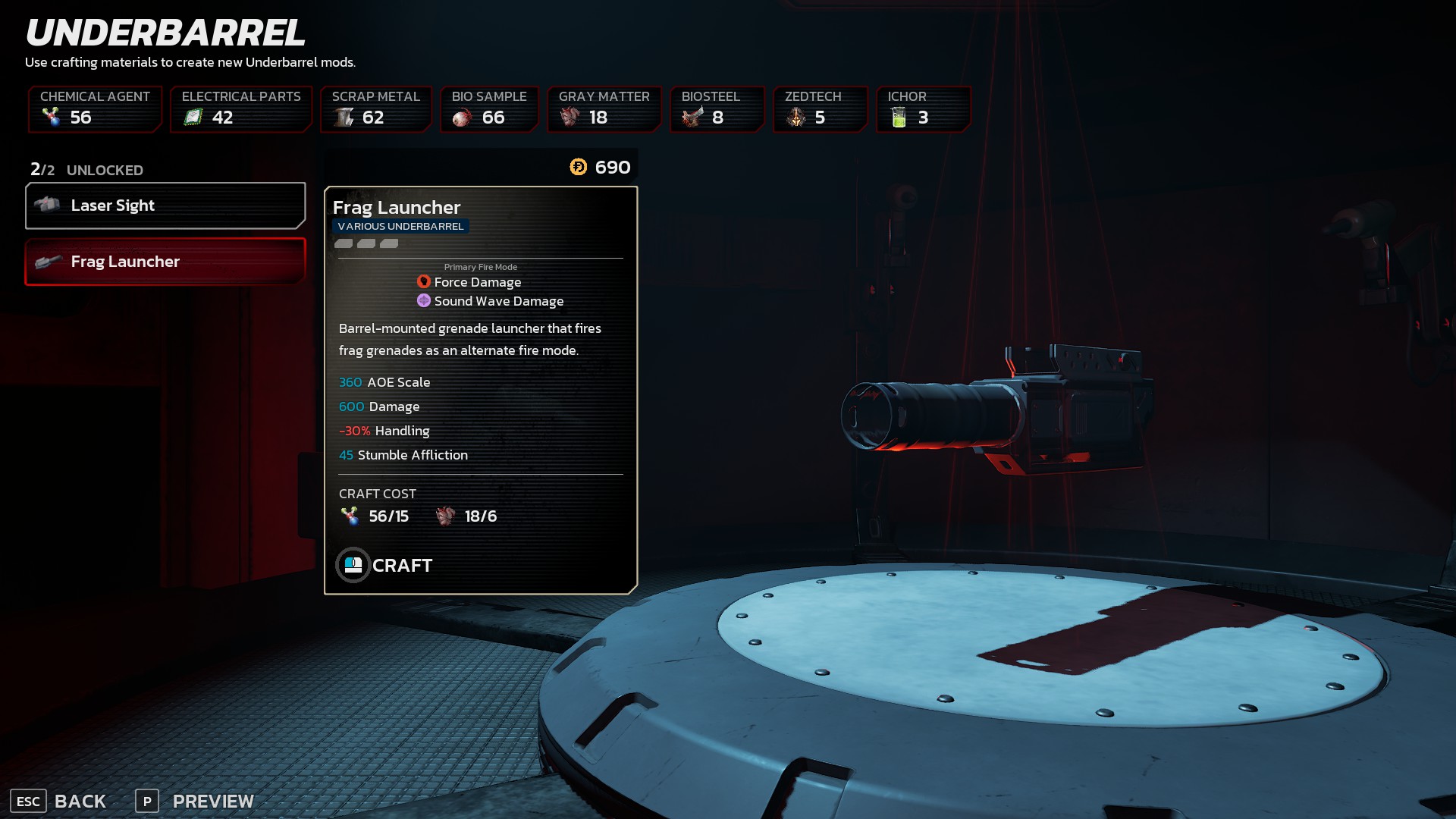This screenshot has height=819, width=1456.
Task: Choose the Frag Launcher entry
Action: (x=165, y=262)
